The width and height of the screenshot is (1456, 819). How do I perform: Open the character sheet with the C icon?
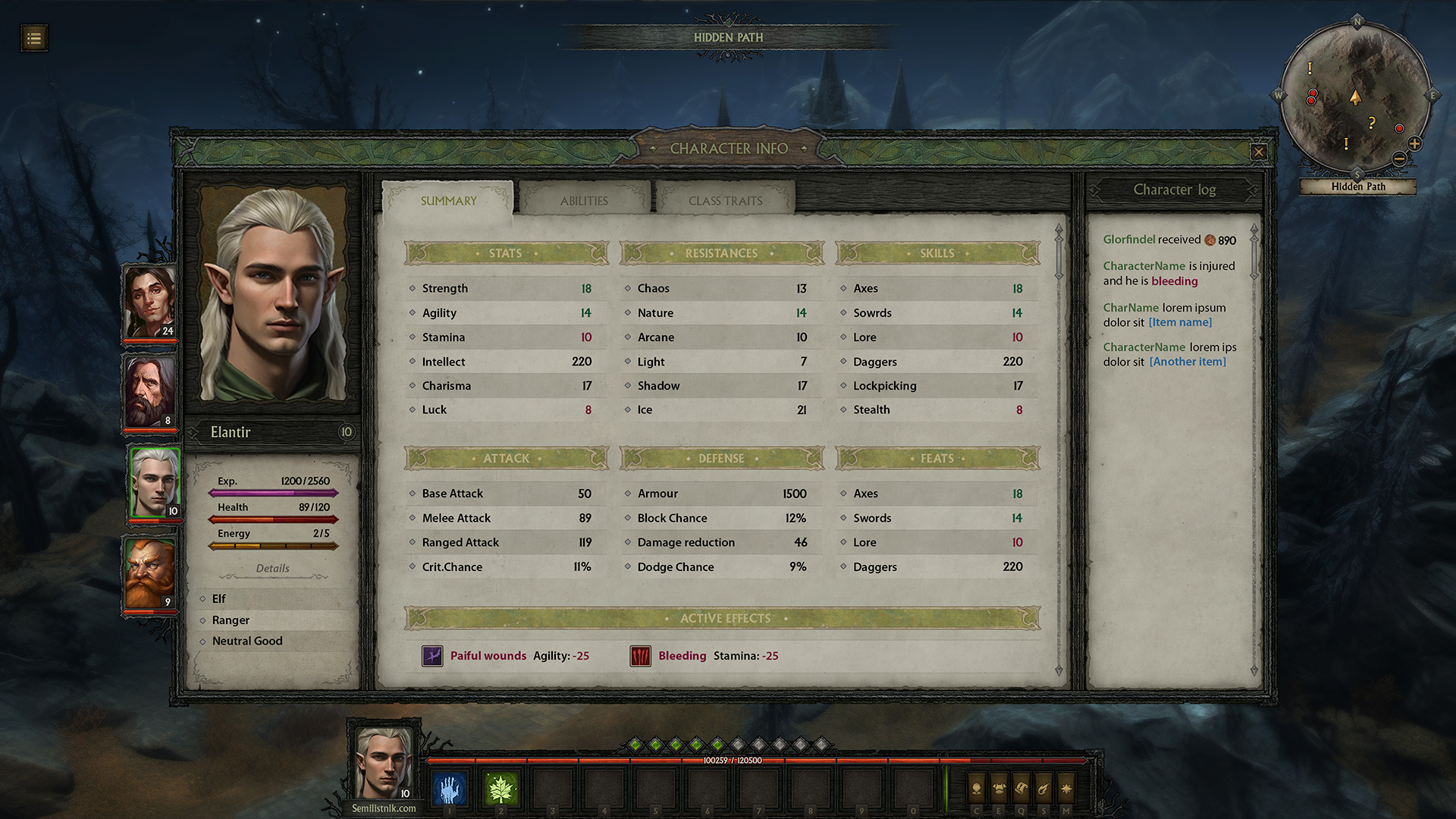click(976, 789)
